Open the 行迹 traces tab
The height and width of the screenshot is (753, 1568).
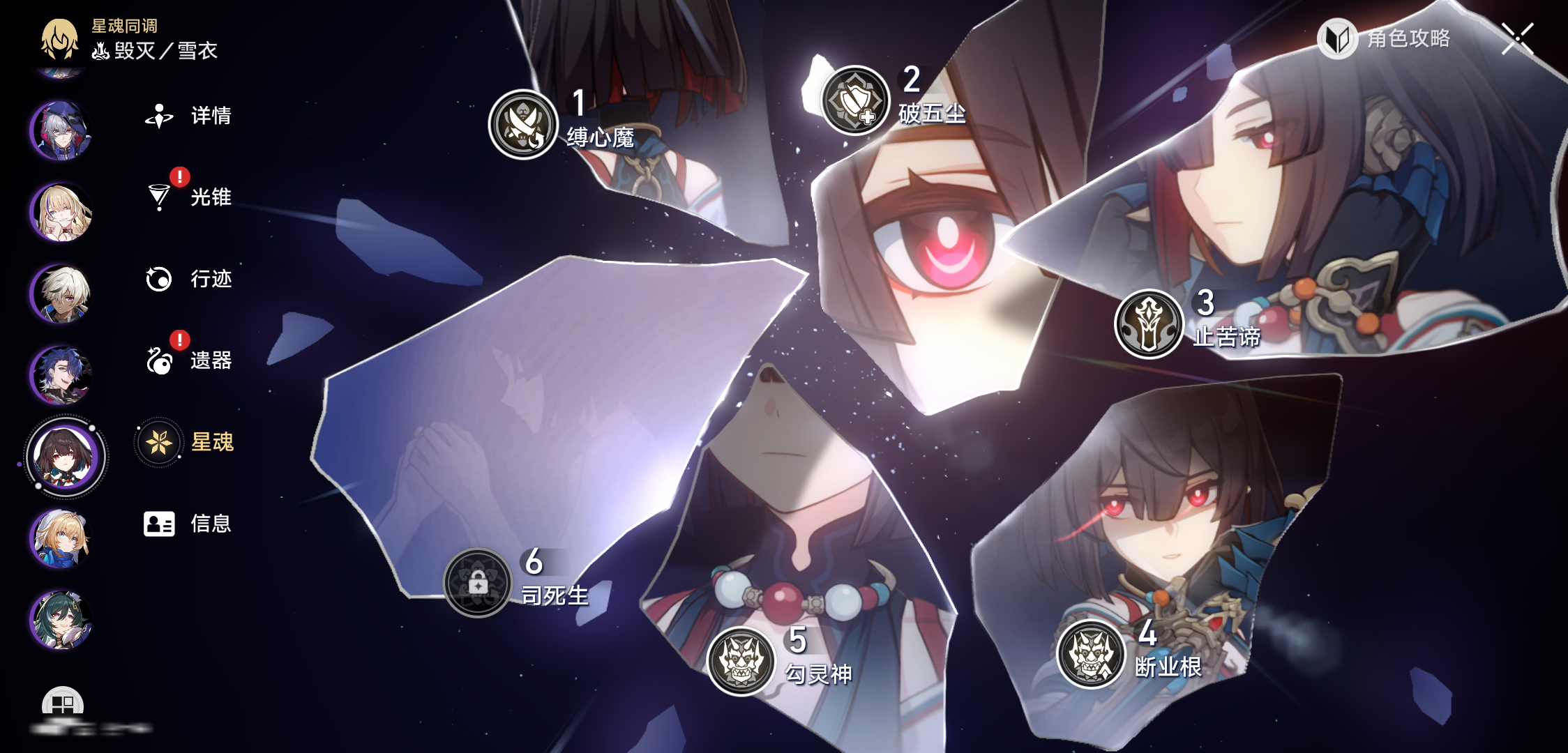(188, 279)
